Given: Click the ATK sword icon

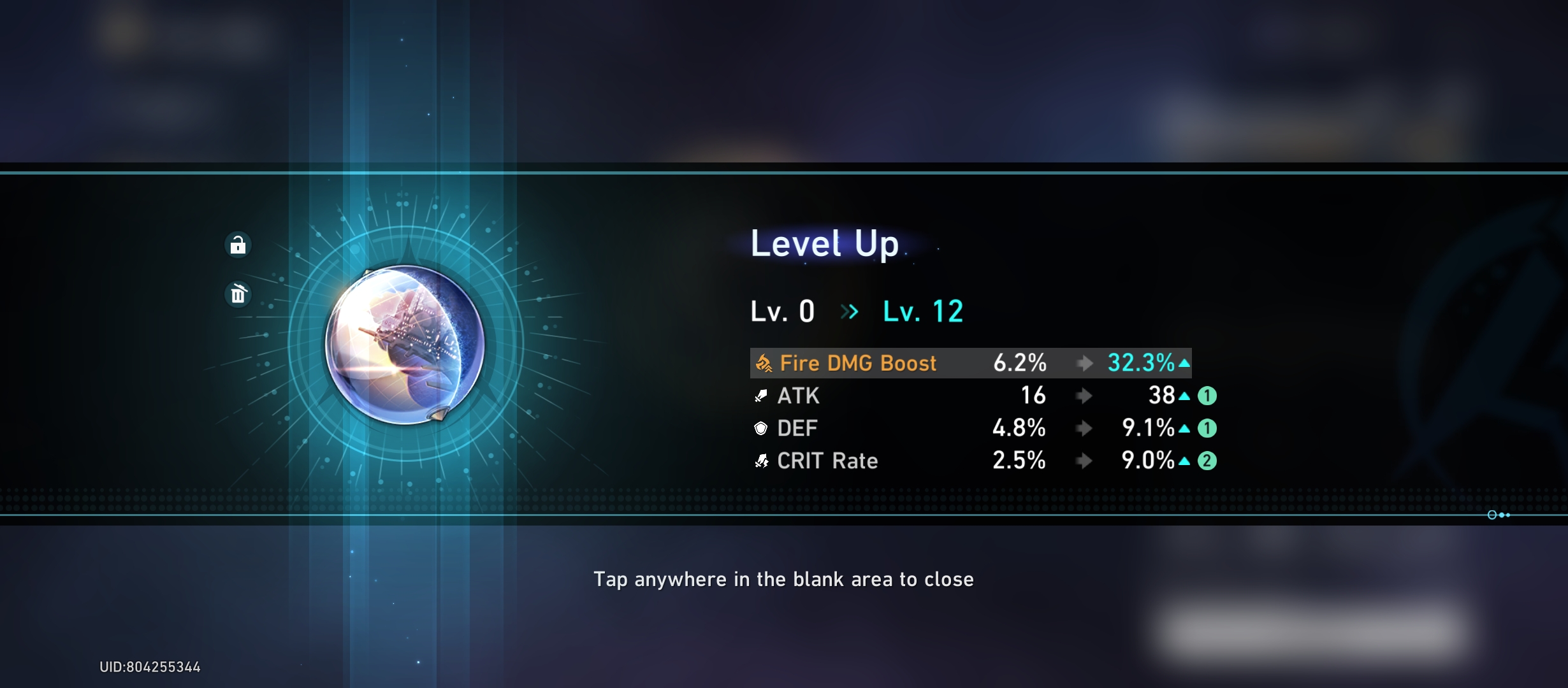Looking at the screenshot, I should pos(759,396).
